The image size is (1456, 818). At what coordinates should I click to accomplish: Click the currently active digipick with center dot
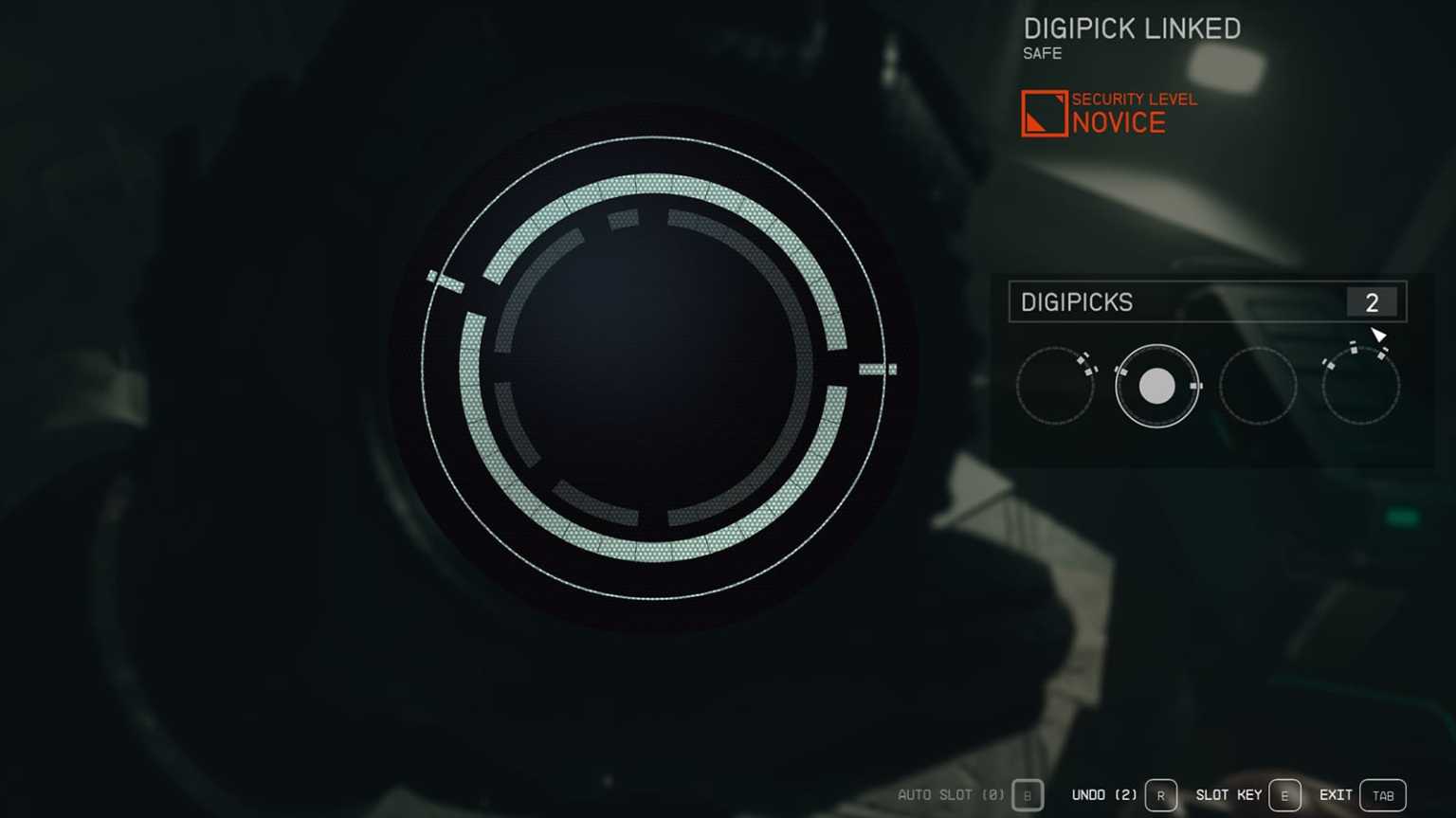[x=1157, y=385]
